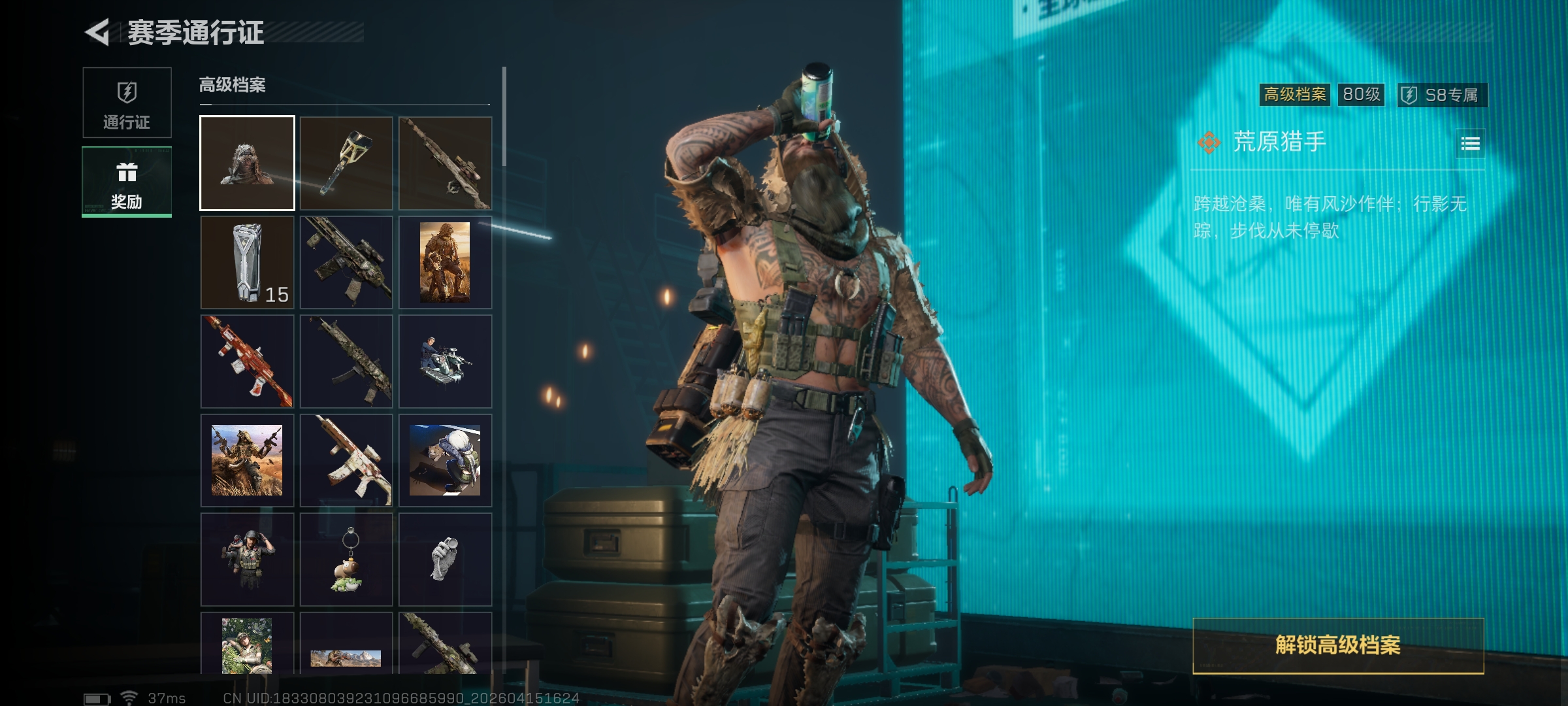1568x706 pixels.
Task: Choose the soldier holding helmet reward
Action: (247, 560)
